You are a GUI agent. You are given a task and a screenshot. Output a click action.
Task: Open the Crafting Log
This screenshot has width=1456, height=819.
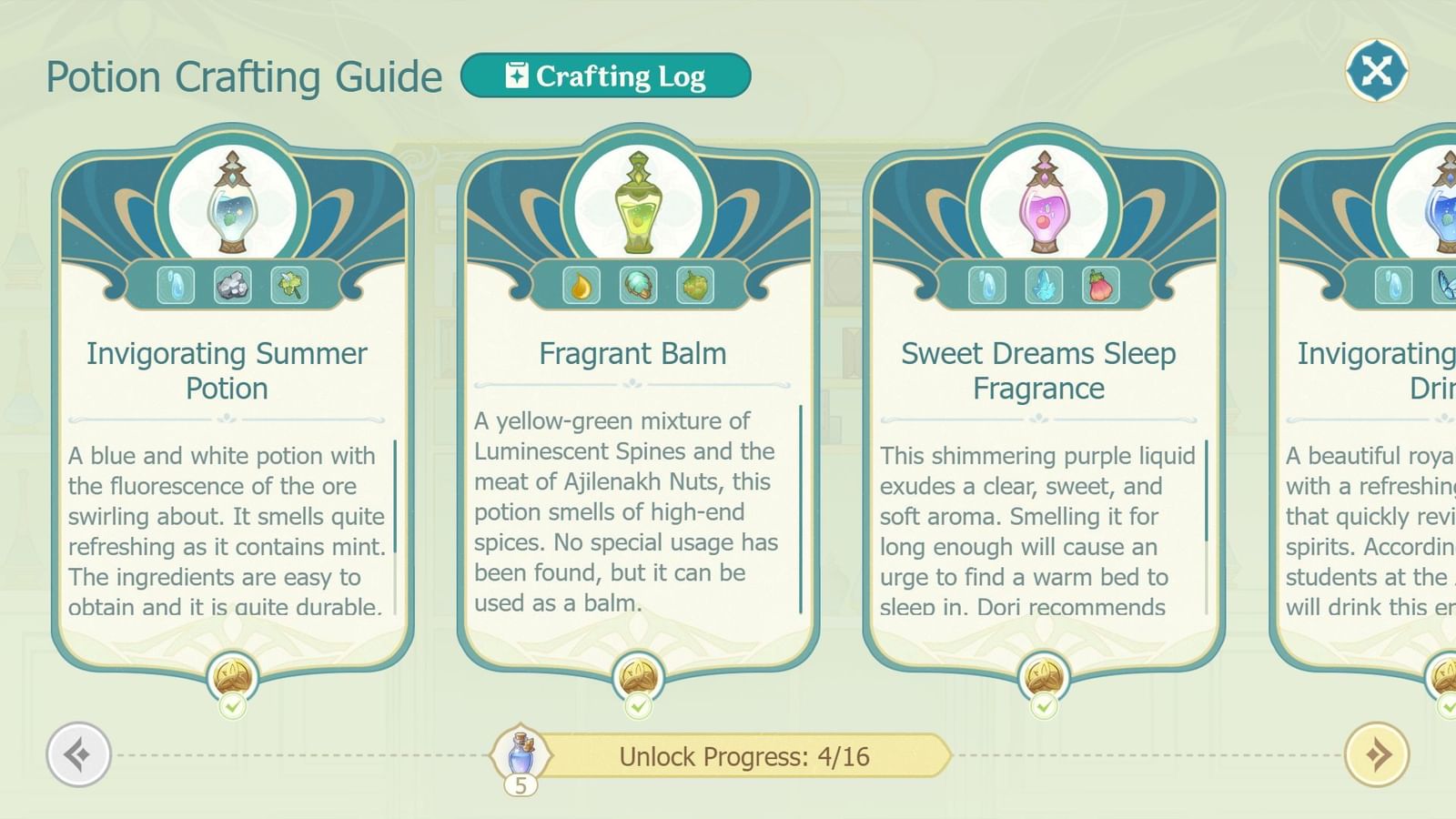pyautogui.click(x=606, y=76)
